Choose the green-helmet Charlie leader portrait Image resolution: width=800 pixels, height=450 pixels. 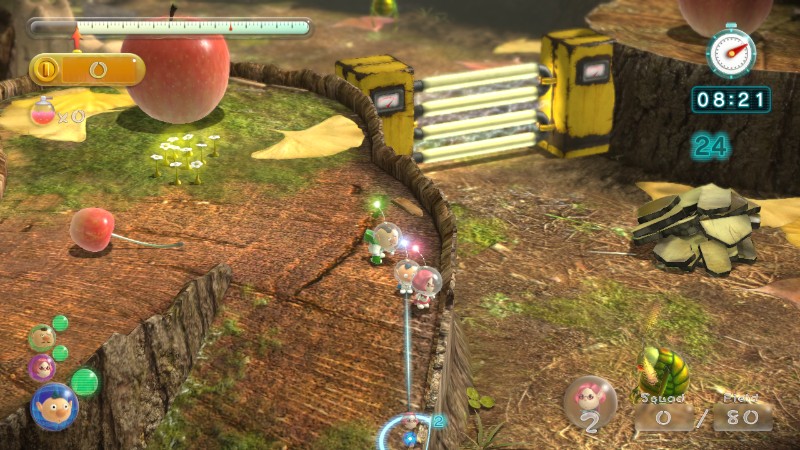(x=41, y=337)
